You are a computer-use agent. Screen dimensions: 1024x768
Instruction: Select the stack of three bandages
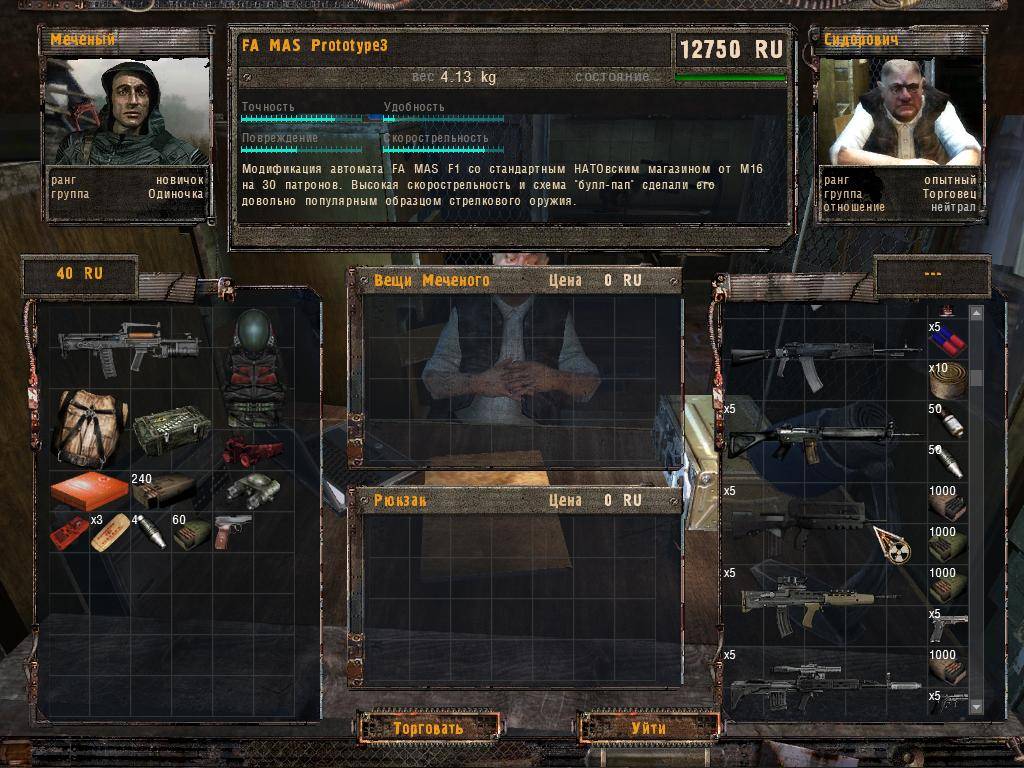pos(110,533)
